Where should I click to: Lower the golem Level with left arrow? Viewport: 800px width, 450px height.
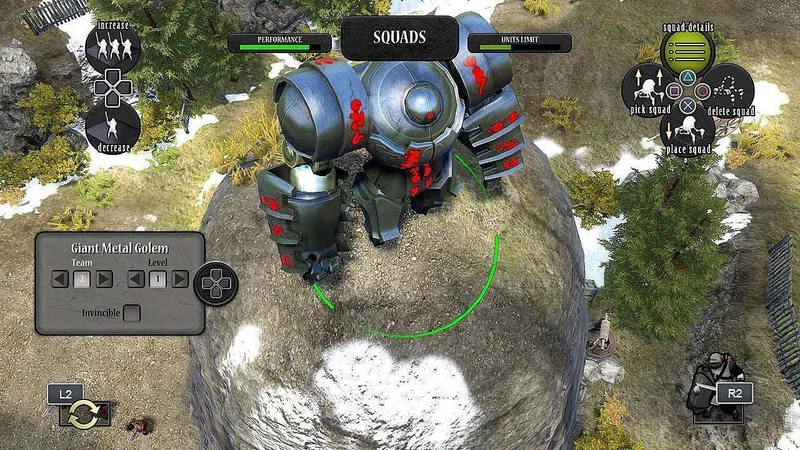point(137,279)
